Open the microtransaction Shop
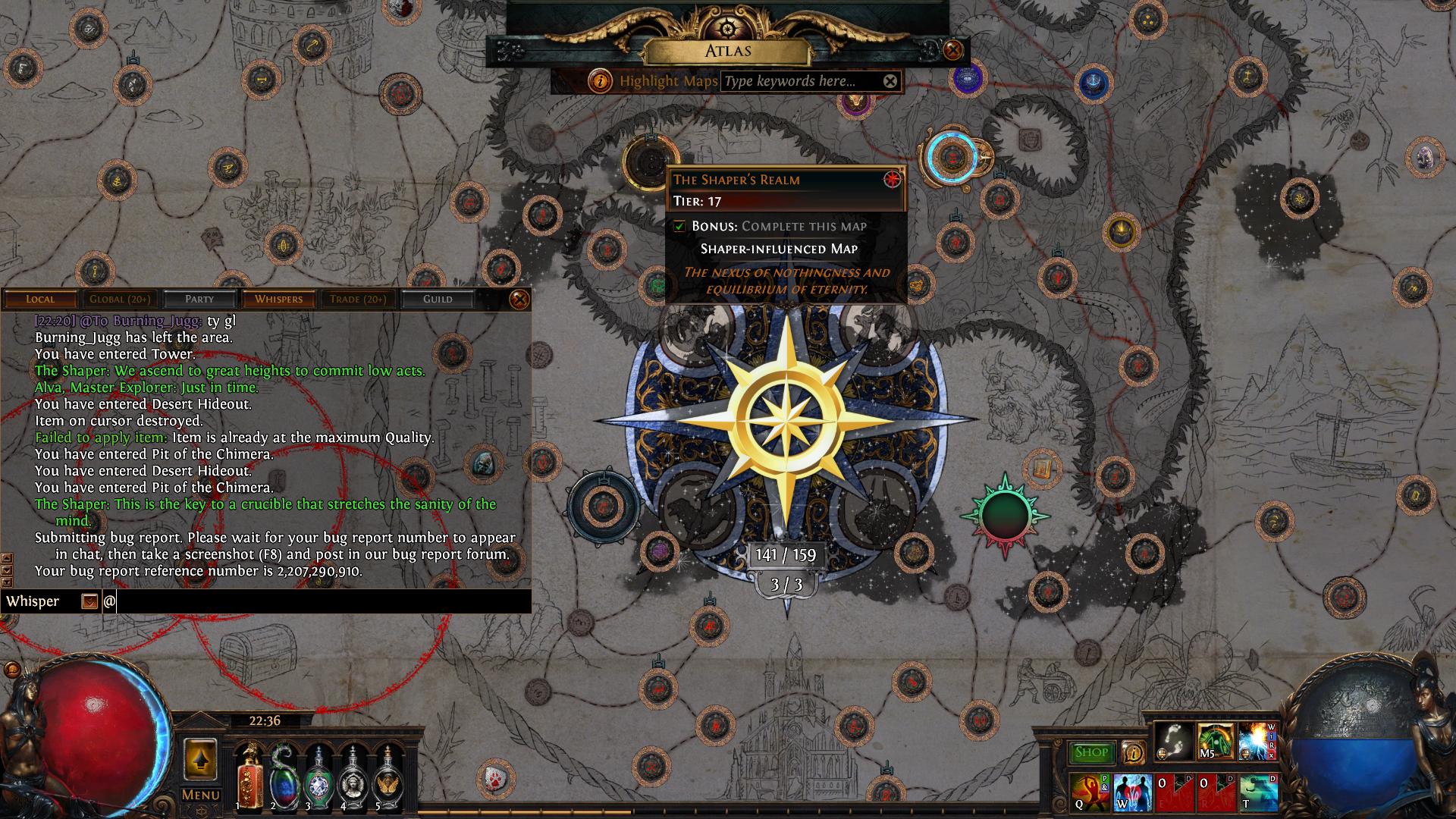 point(1091,752)
